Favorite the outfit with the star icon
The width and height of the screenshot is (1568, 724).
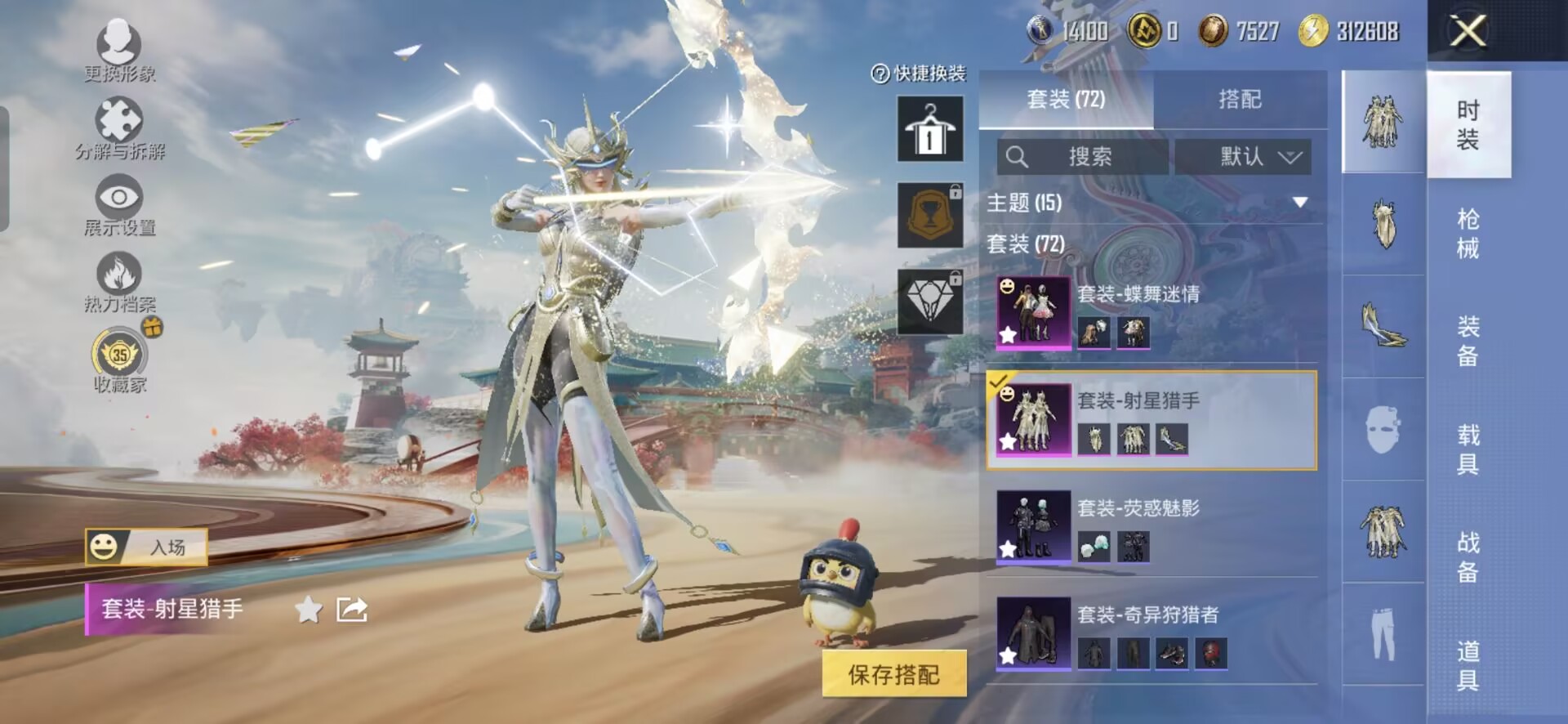coord(308,610)
